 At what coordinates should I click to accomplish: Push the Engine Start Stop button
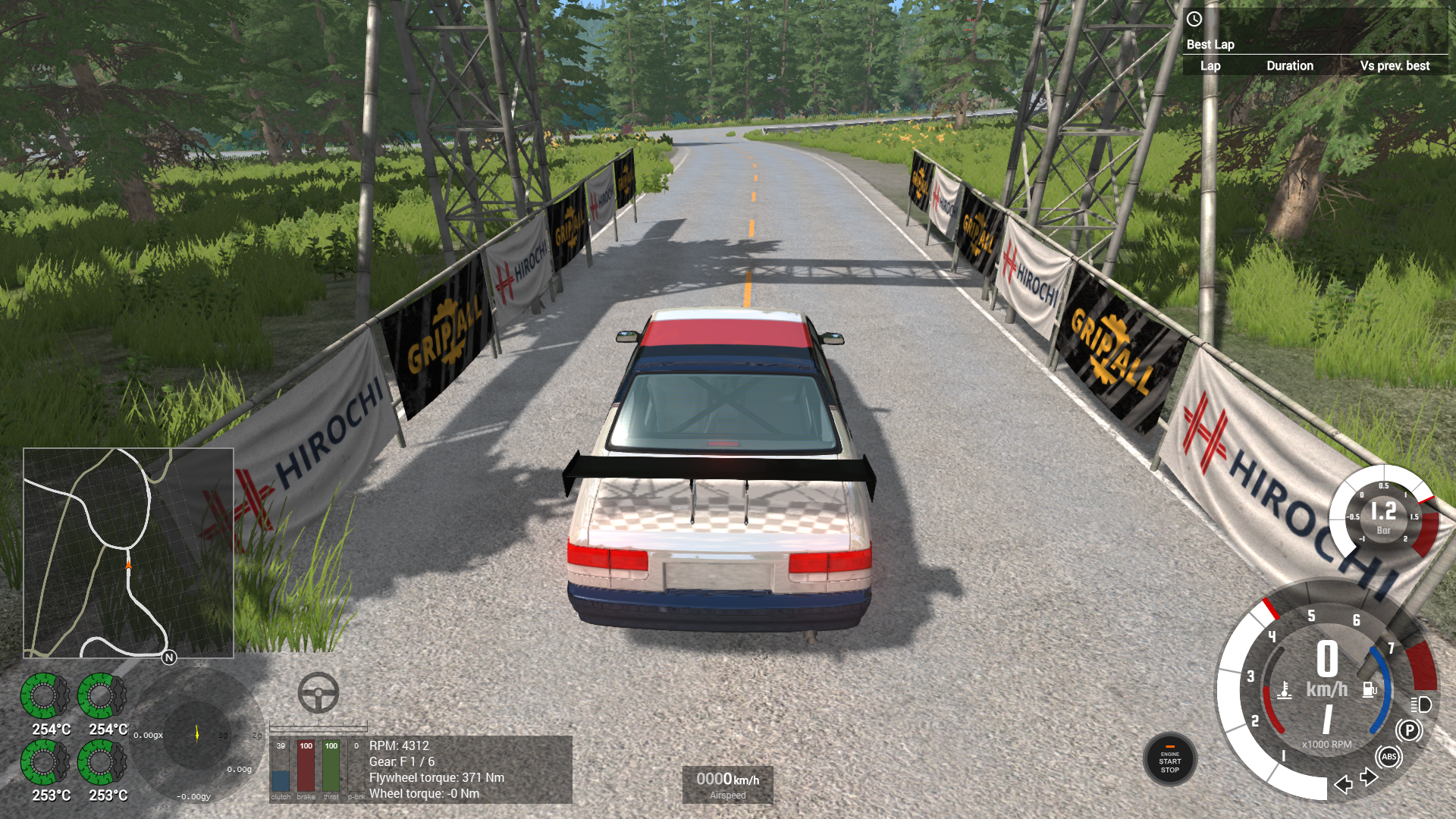click(1169, 760)
